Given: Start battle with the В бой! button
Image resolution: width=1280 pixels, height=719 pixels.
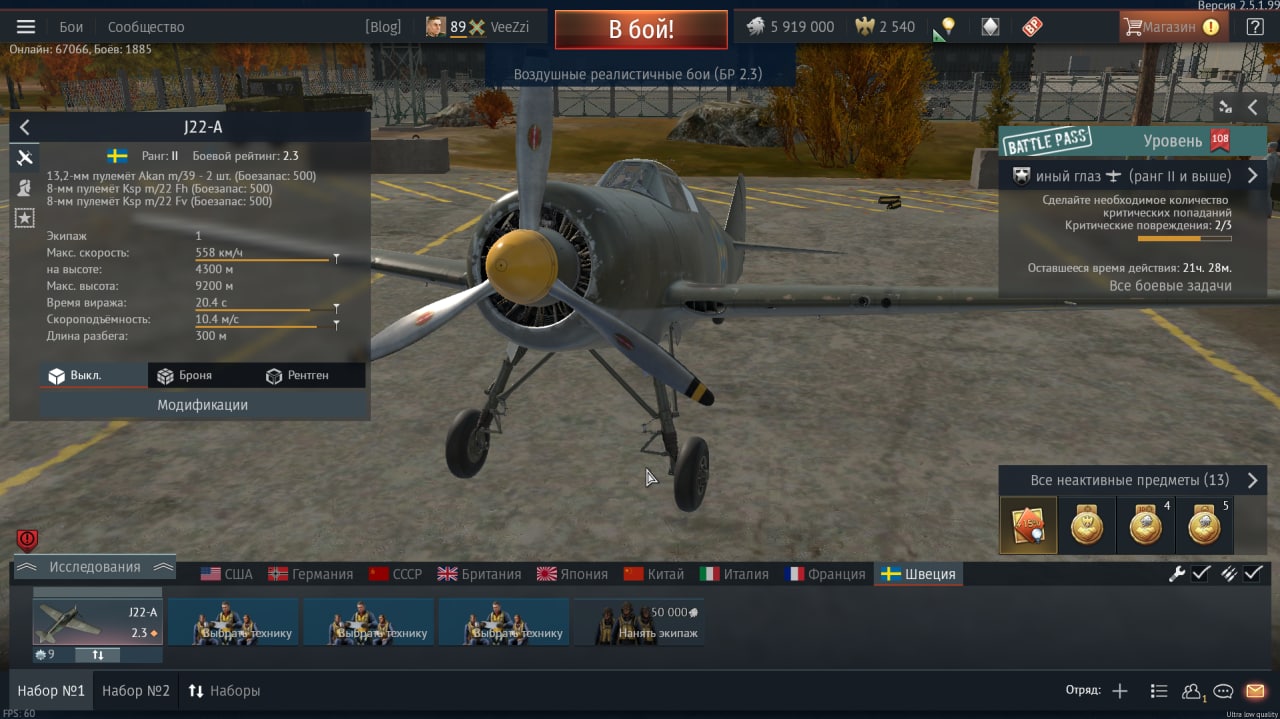Looking at the screenshot, I should tap(641, 29).
